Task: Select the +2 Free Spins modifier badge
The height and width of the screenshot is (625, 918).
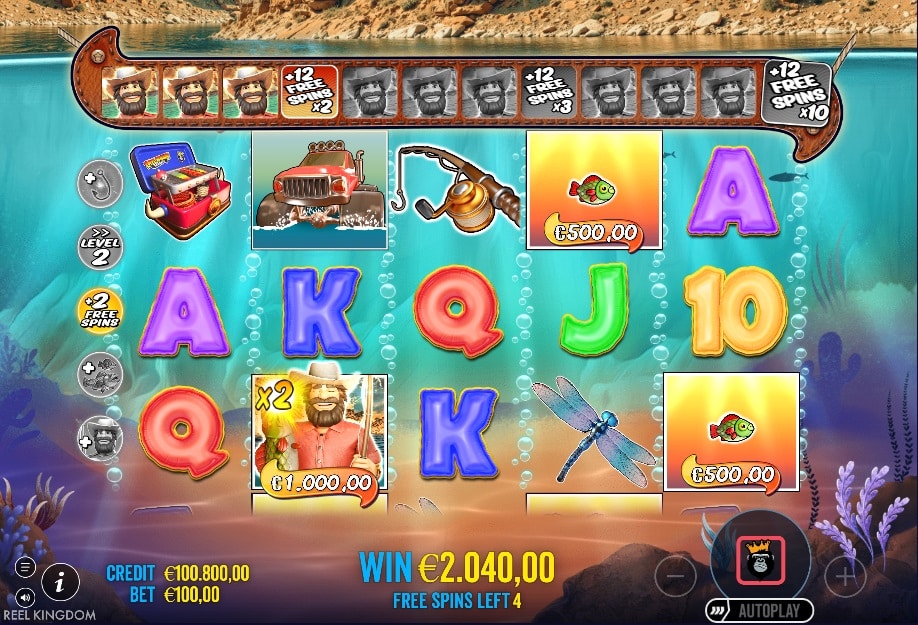Action: click(x=100, y=311)
